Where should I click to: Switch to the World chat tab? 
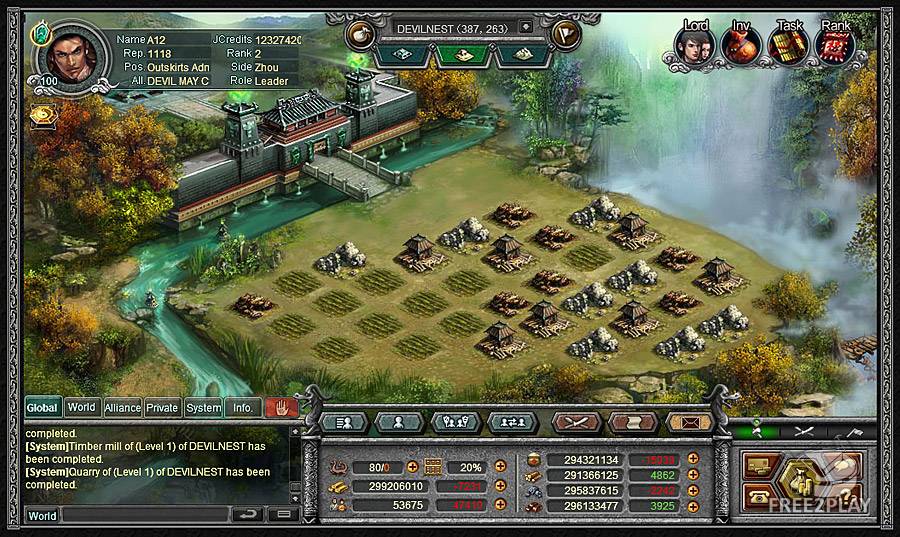82,408
